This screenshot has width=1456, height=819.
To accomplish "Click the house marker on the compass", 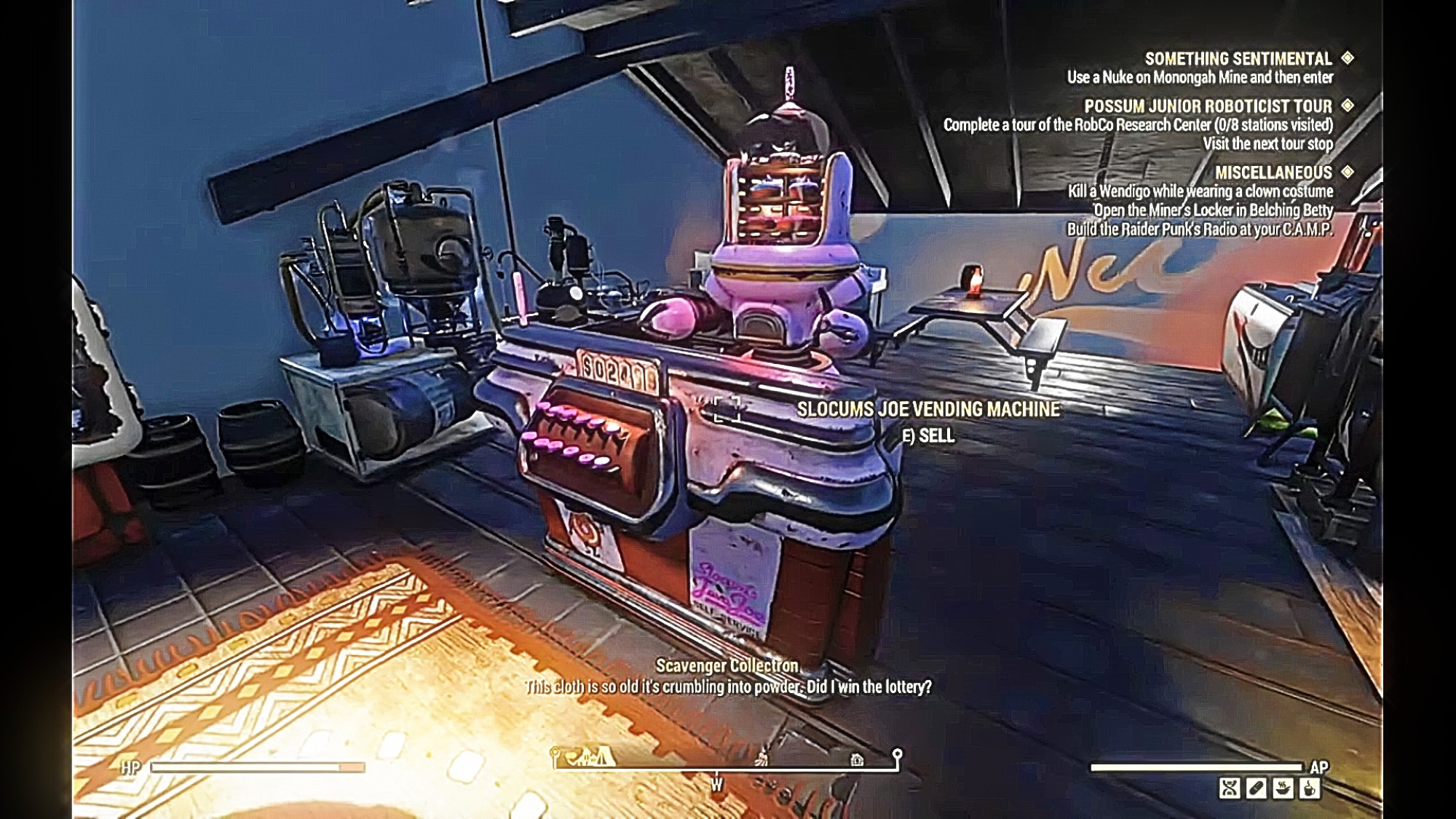I will pyautogui.click(x=857, y=760).
